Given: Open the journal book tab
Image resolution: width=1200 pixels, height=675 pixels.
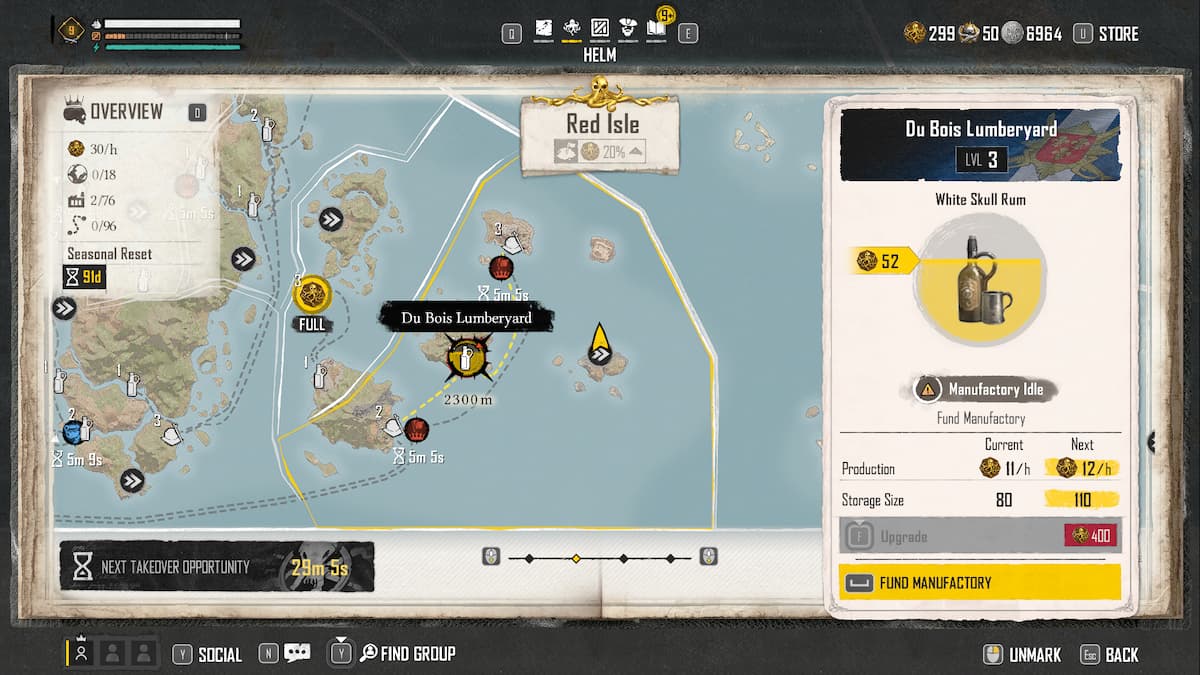Looking at the screenshot, I should pos(656,30).
